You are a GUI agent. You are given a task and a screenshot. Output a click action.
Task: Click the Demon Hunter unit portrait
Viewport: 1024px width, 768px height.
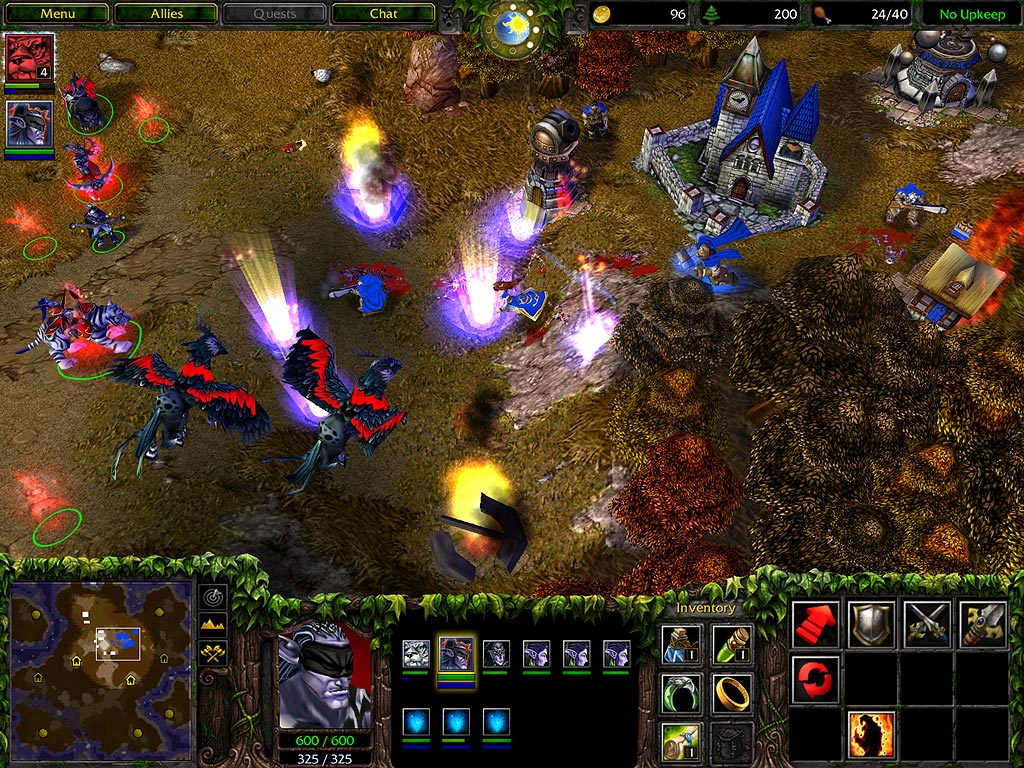[323, 680]
